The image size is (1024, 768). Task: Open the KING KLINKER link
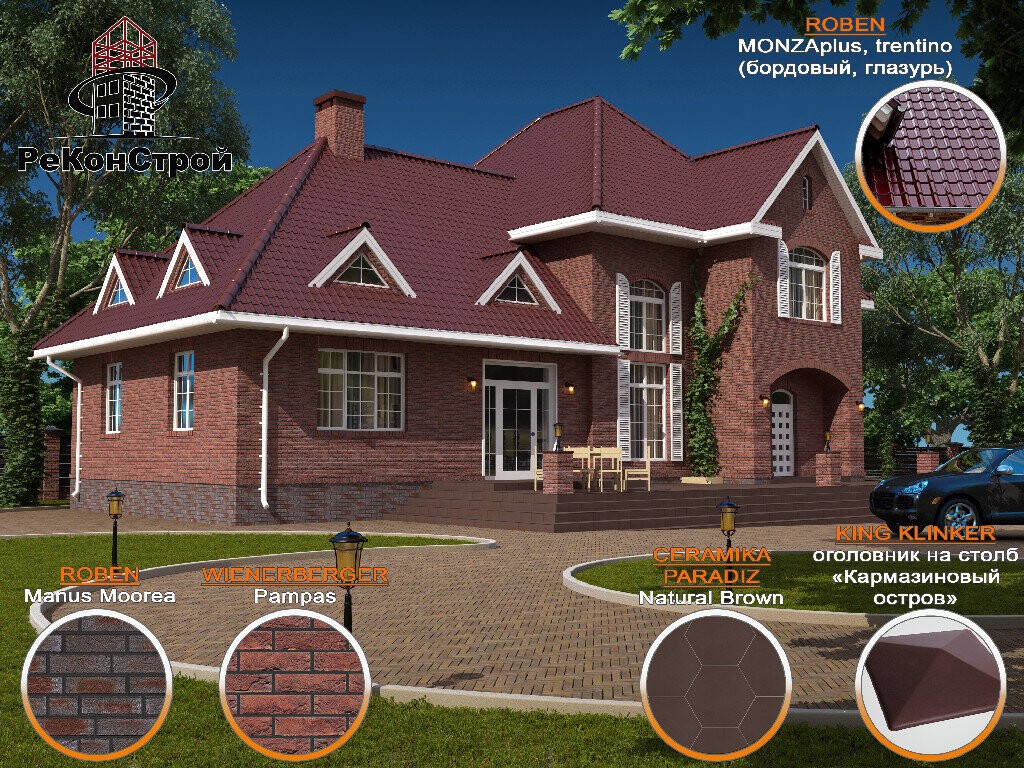point(915,533)
